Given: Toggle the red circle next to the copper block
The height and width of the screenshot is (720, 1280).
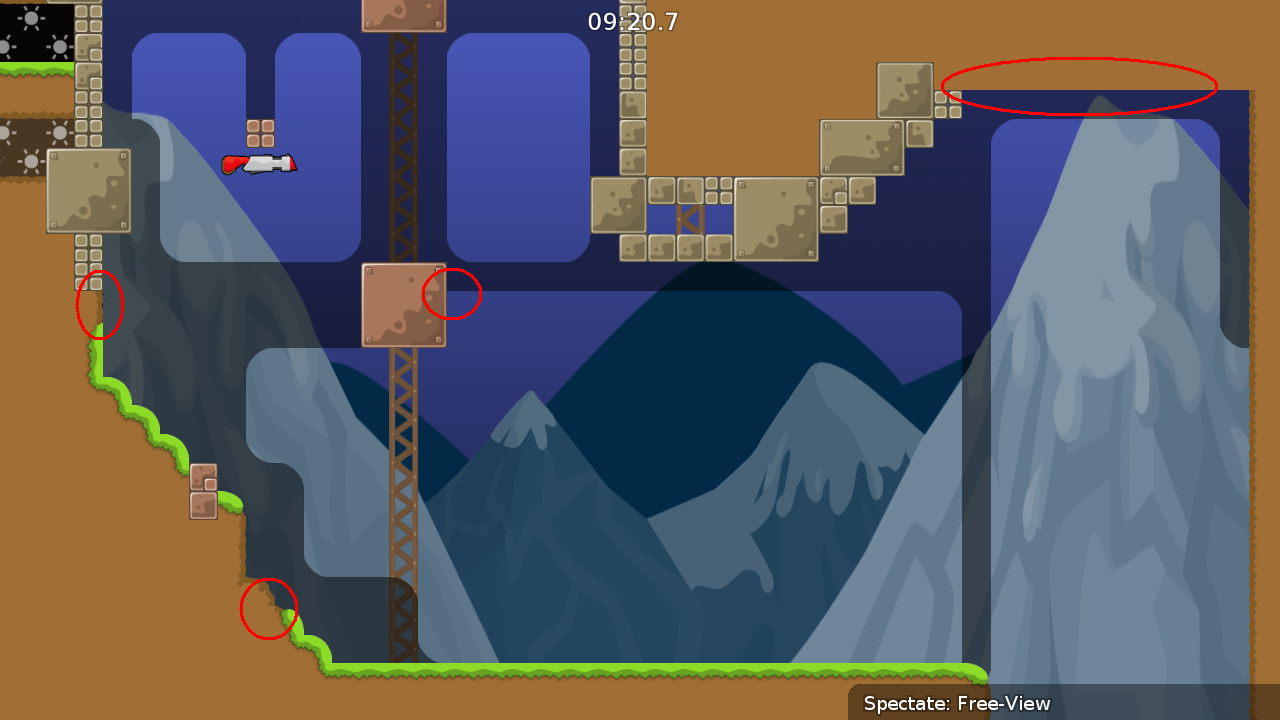Looking at the screenshot, I should (x=452, y=293).
